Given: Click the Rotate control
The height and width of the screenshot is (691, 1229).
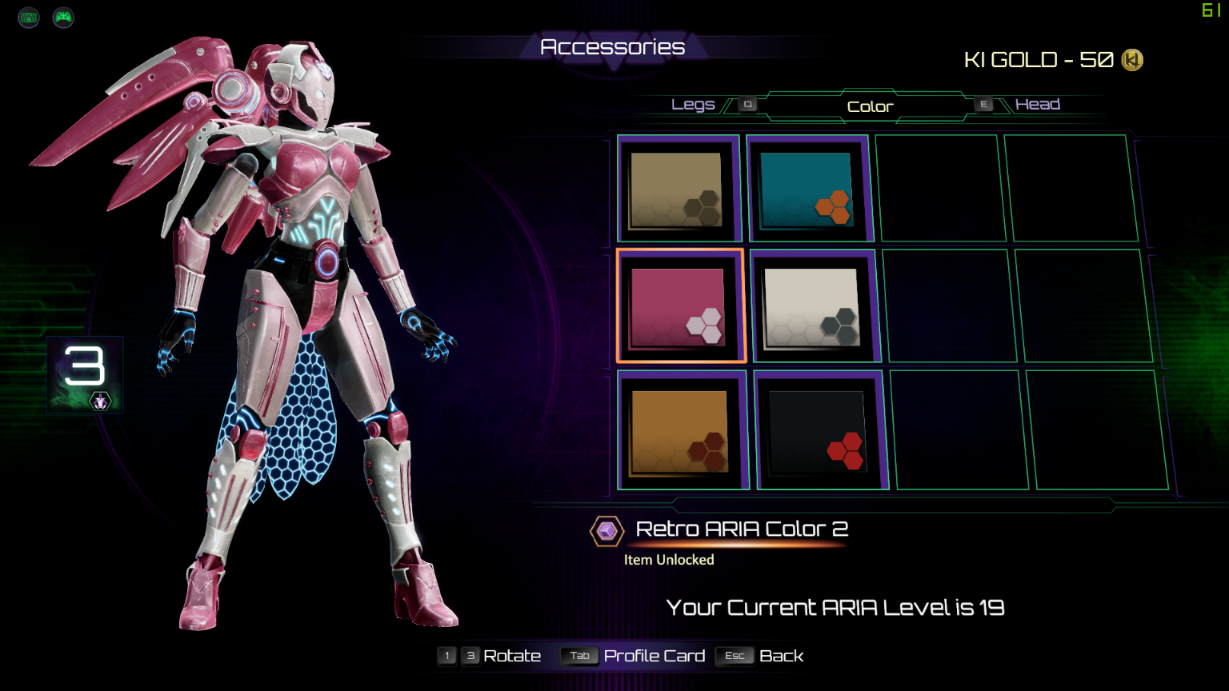Looking at the screenshot, I should pos(511,656).
